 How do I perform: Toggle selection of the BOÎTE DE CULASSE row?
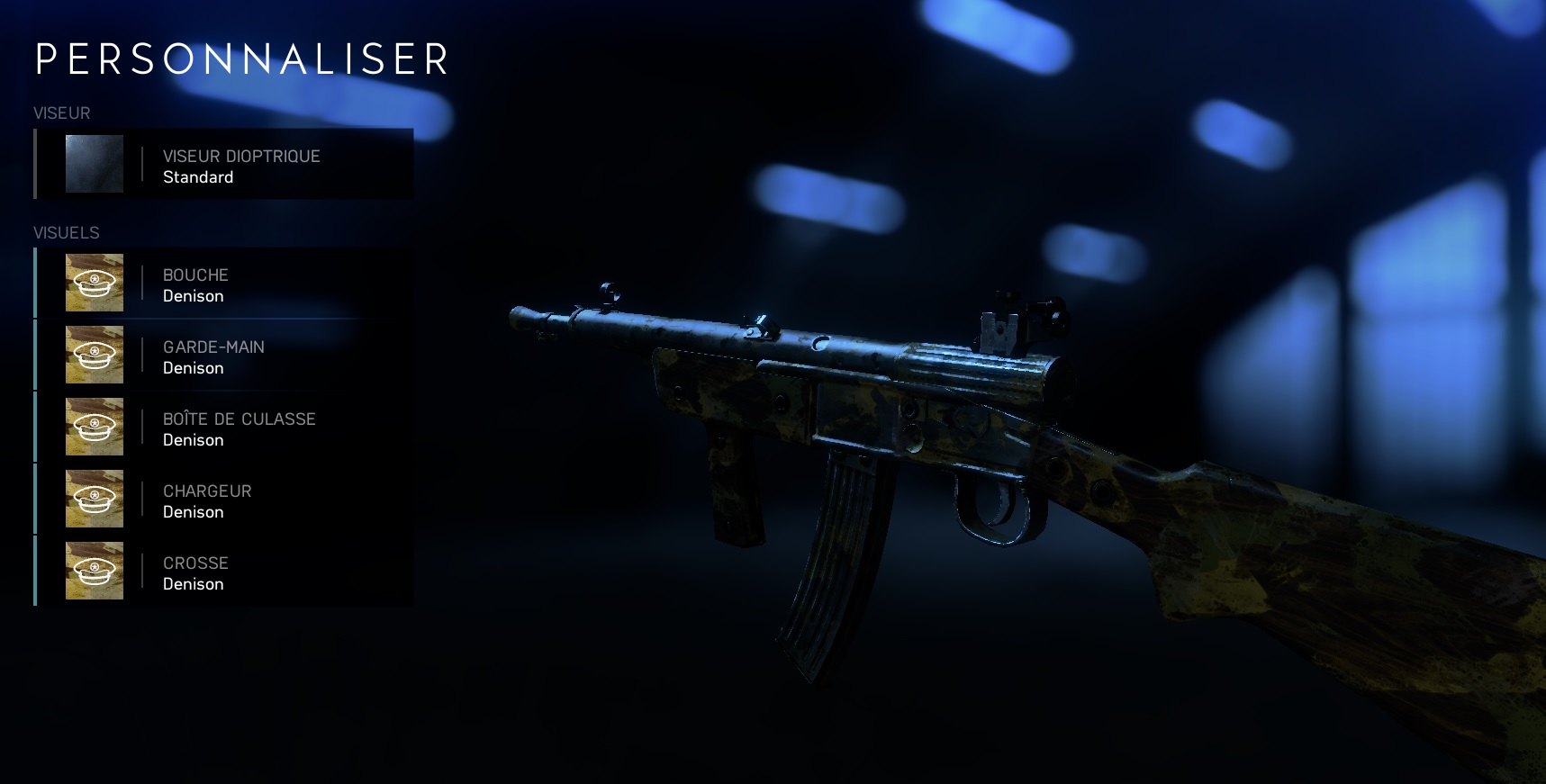pos(225,428)
